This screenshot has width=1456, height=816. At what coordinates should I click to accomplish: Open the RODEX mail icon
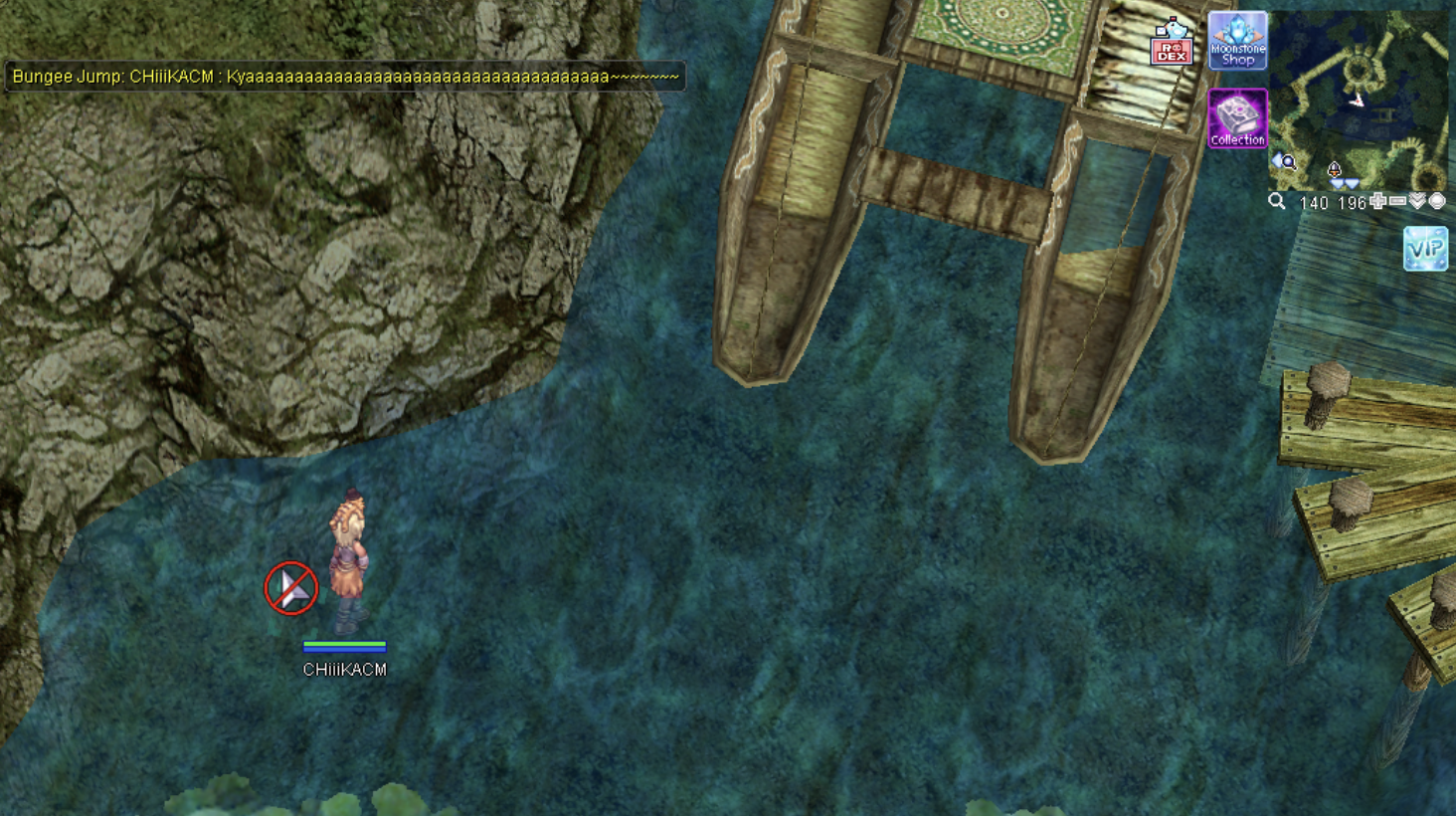1171,44
